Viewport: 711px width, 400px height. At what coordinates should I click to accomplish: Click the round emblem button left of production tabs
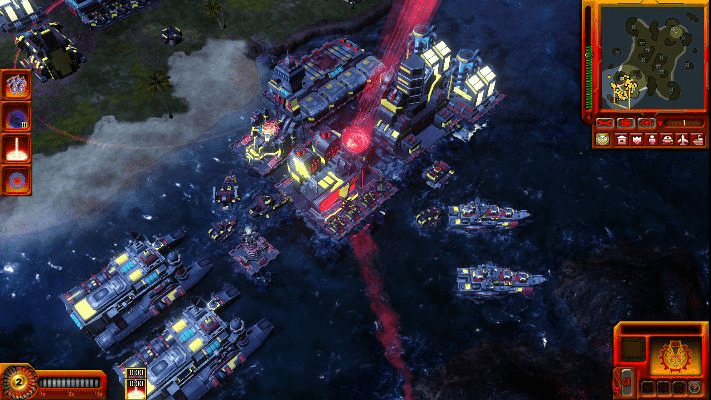tap(603, 139)
